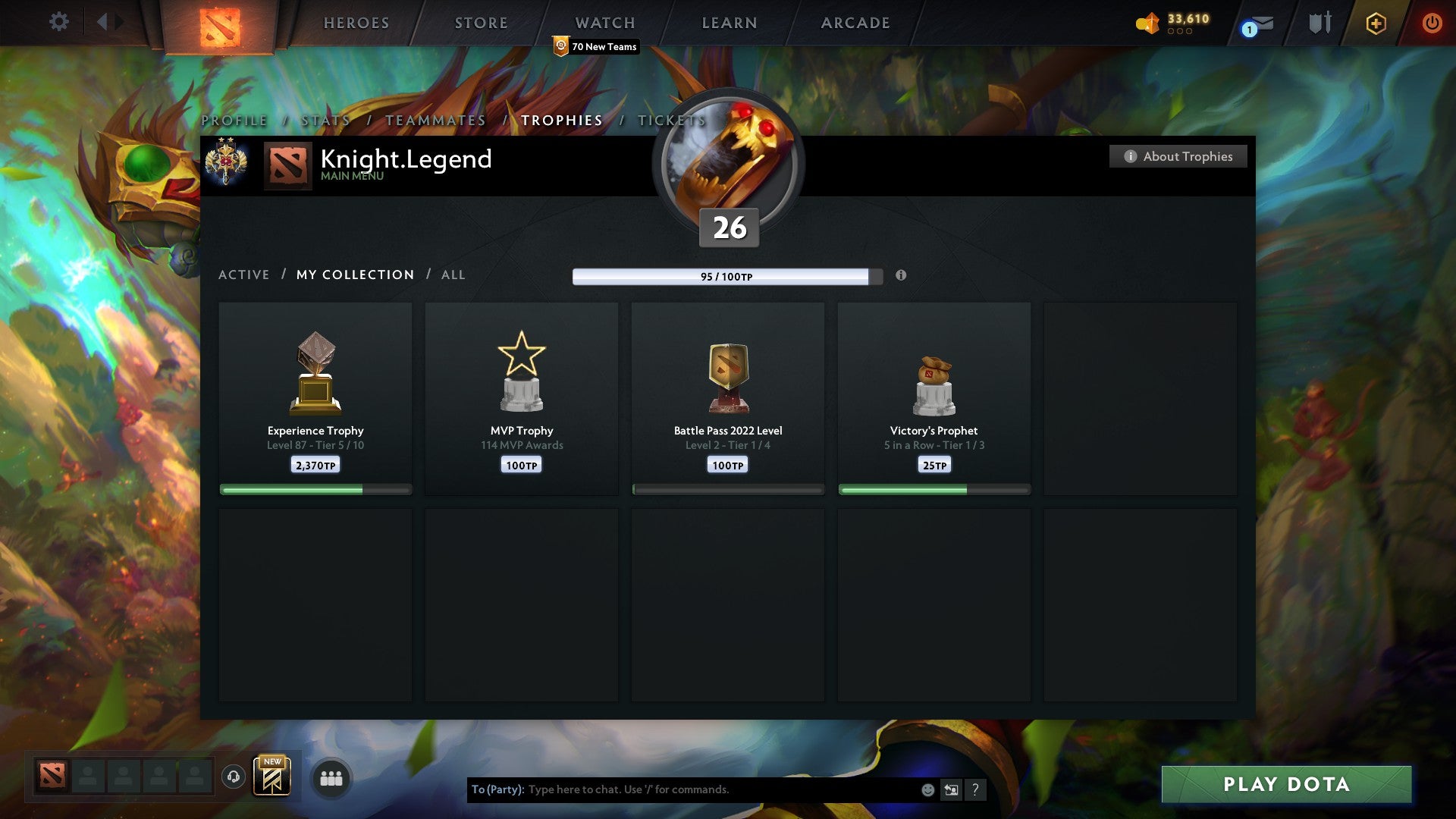The height and width of the screenshot is (819, 1456).
Task: Open the settings gear icon
Action: click(x=58, y=21)
